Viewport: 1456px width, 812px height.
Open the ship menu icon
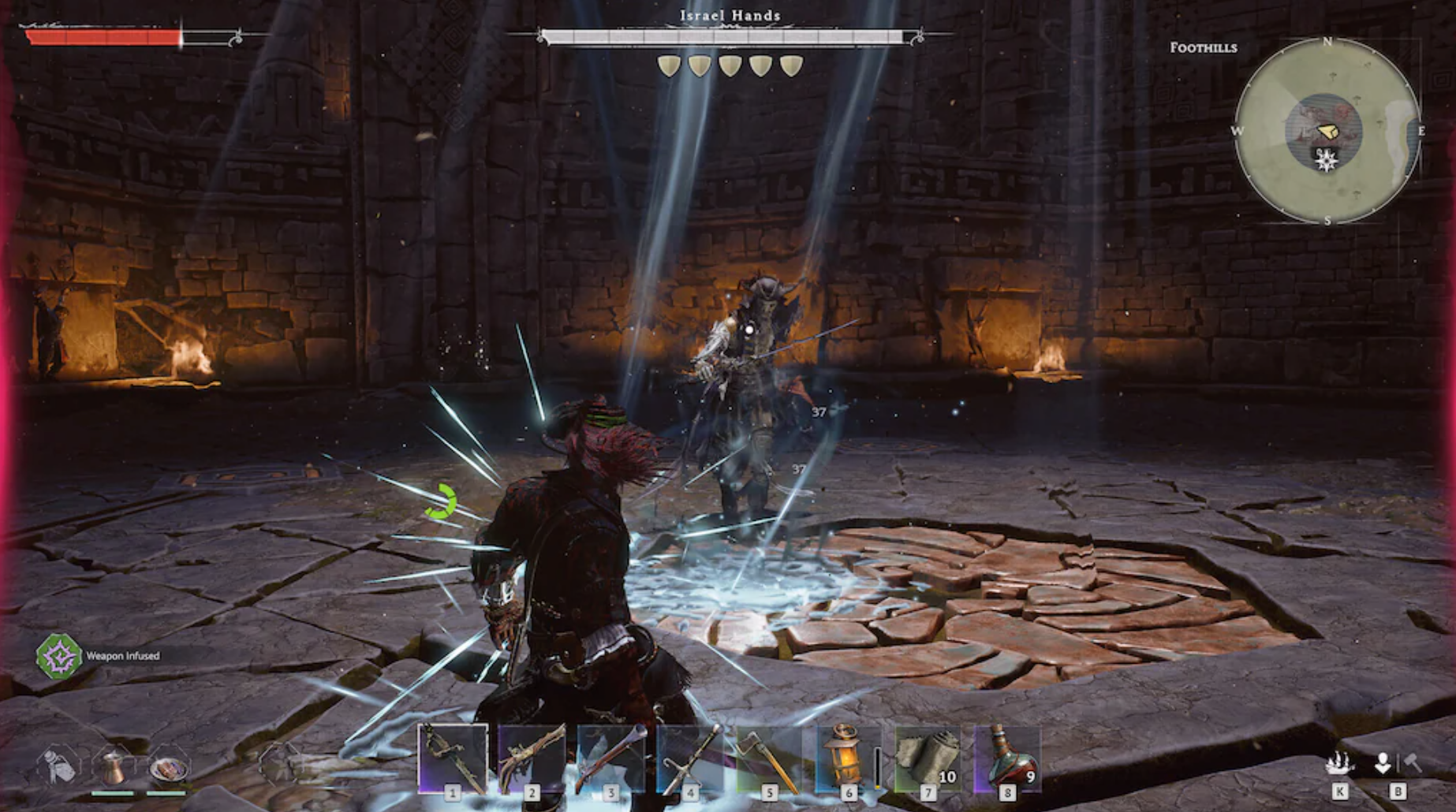point(1339,763)
